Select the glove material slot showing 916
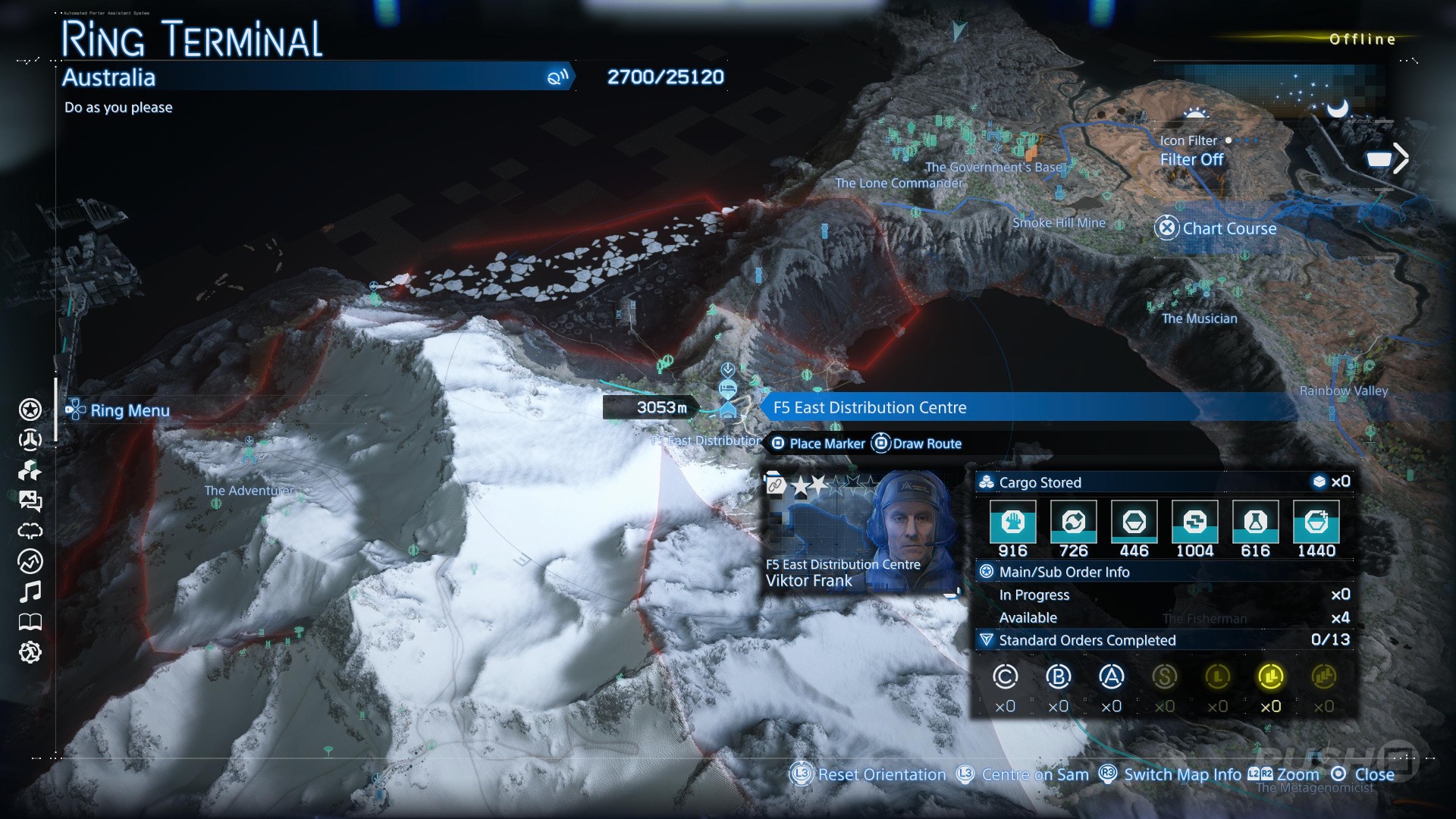The width and height of the screenshot is (1456, 819). (x=1013, y=522)
